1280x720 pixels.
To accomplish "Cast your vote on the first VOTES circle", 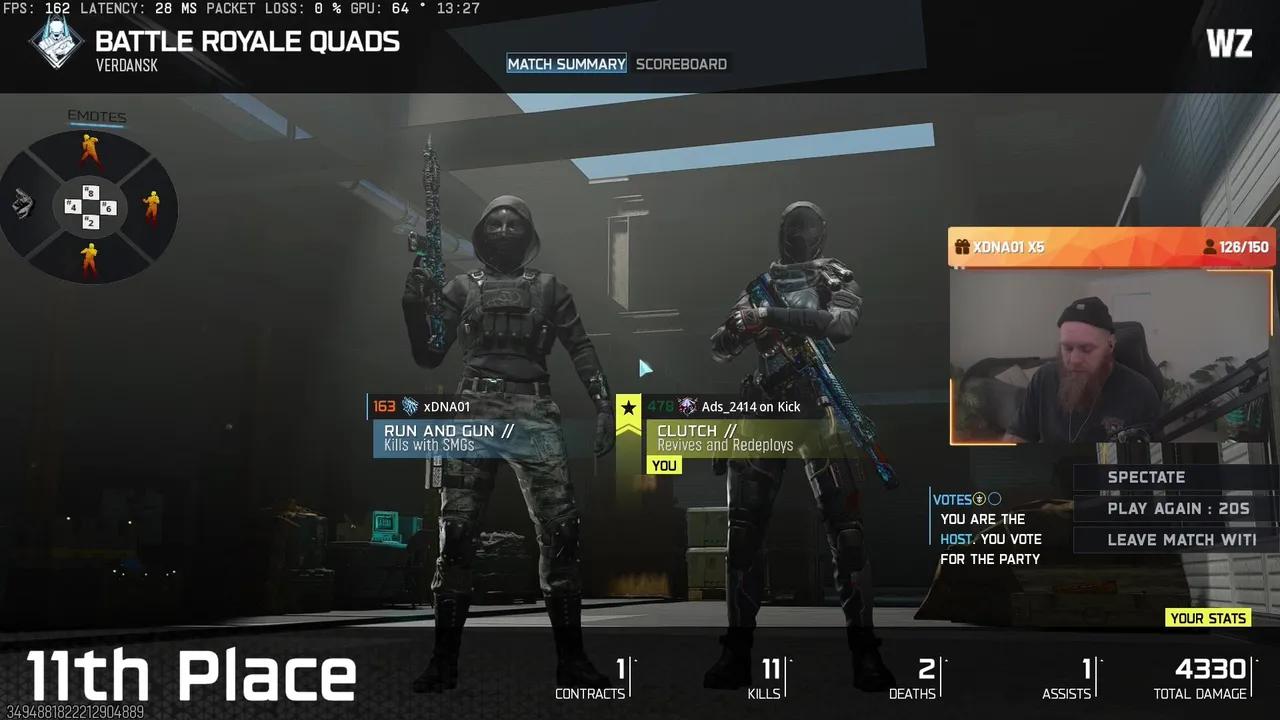I will point(980,498).
